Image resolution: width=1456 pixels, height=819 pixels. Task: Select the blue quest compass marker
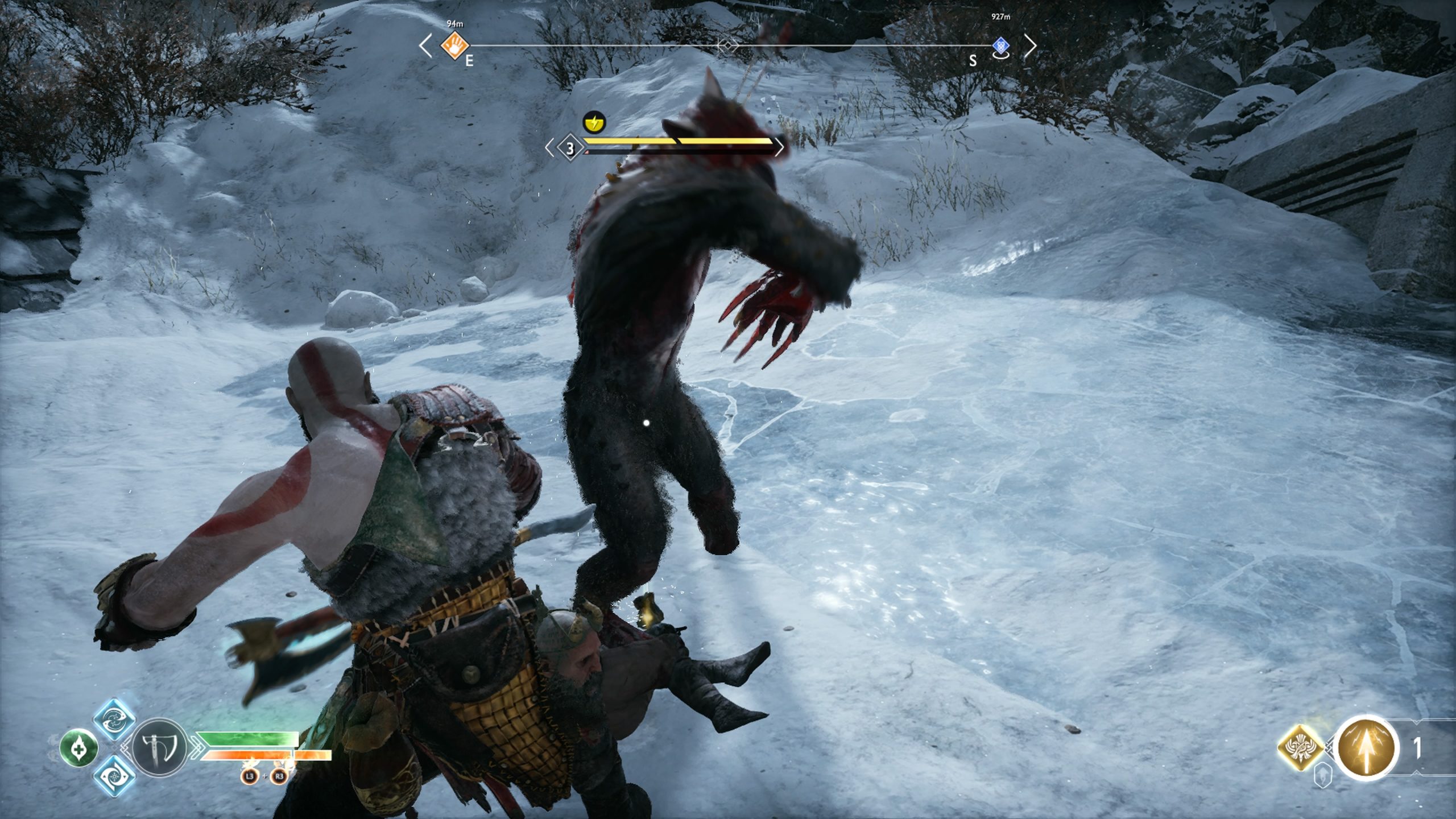point(1001,45)
